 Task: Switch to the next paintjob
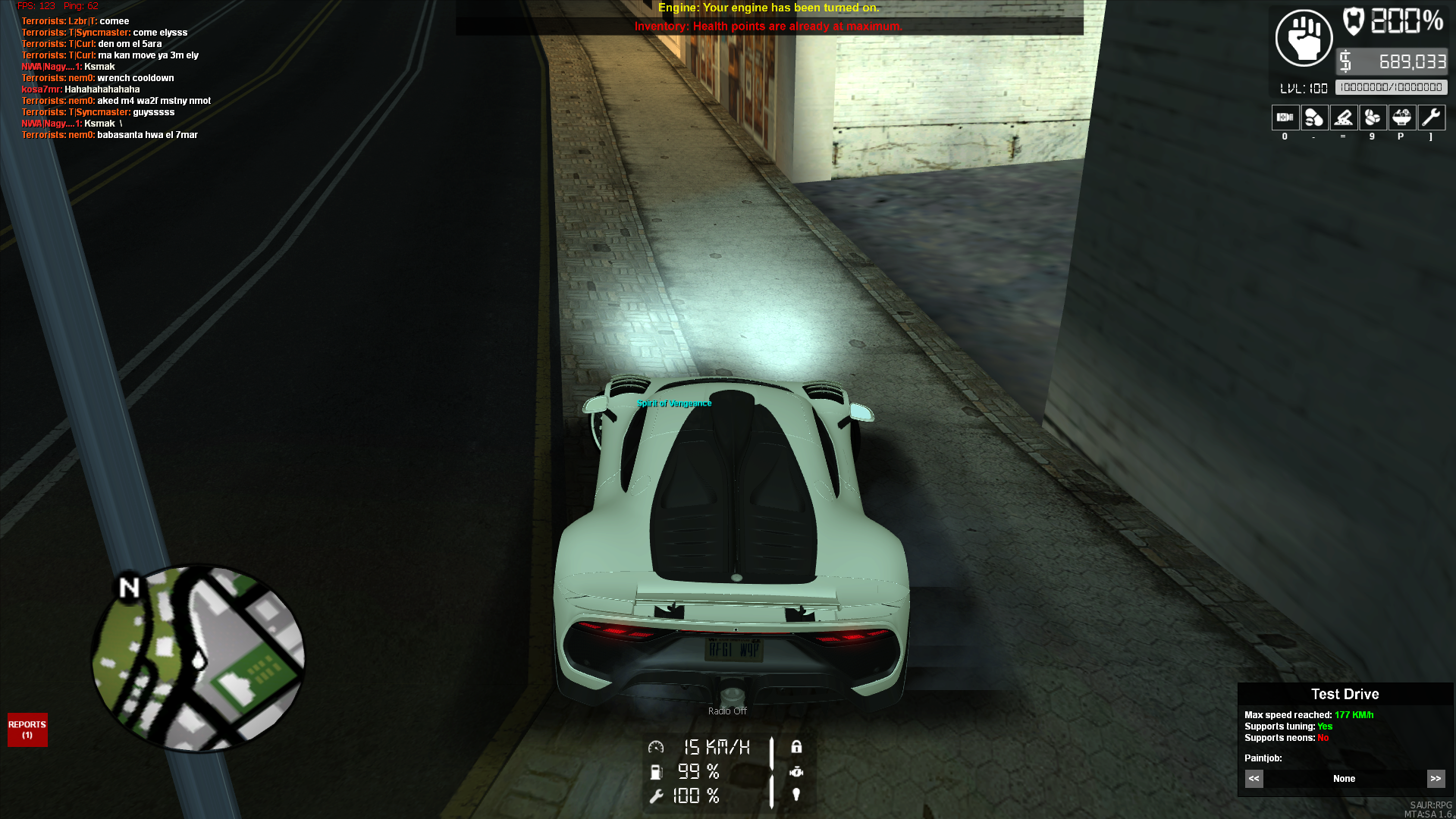tap(1436, 779)
